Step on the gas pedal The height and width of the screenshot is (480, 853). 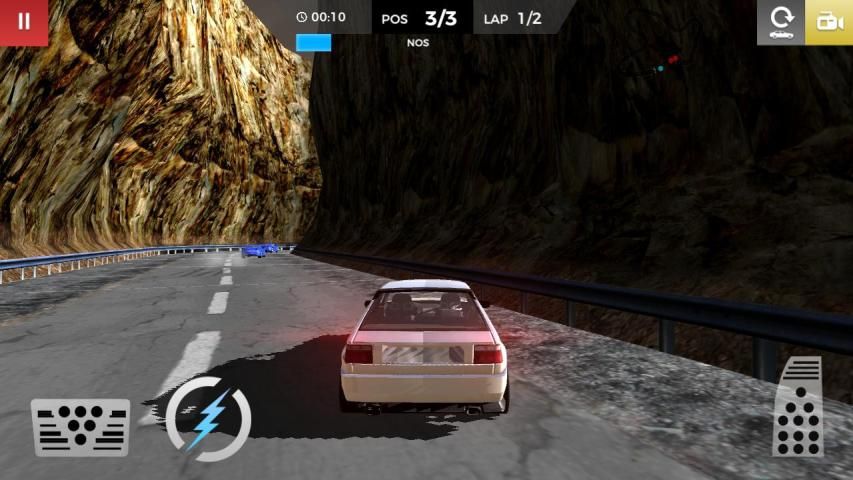[799, 408]
